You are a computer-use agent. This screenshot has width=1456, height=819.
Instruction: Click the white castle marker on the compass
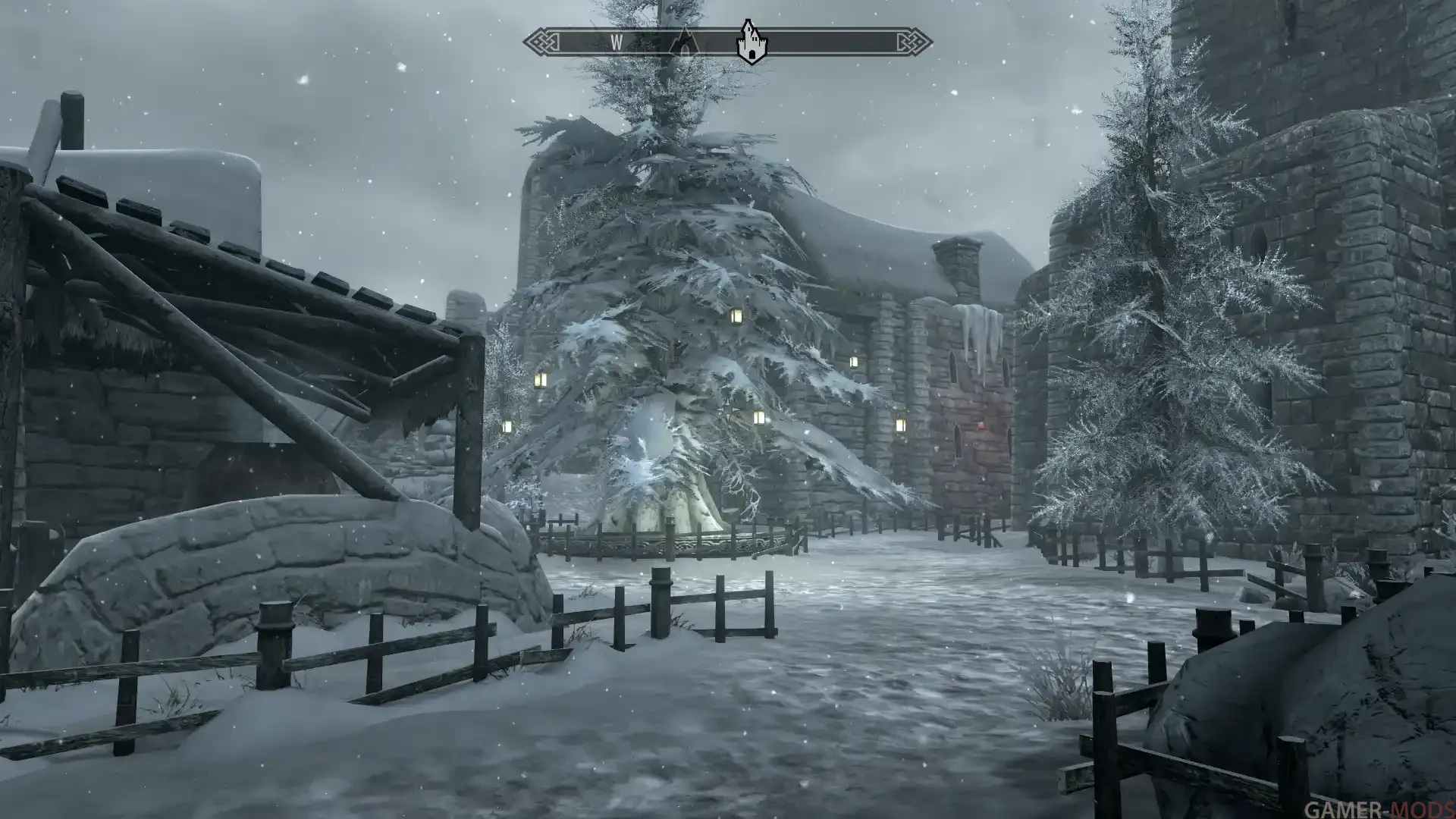coord(751,43)
